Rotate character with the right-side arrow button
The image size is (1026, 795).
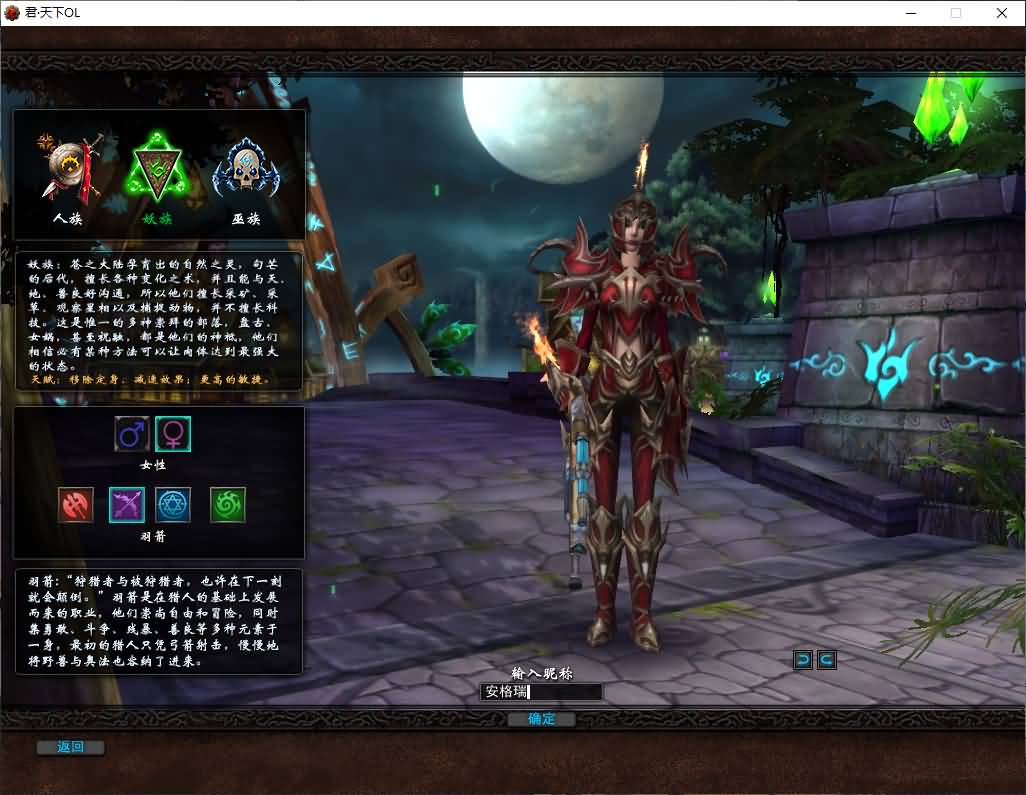pos(826,659)
